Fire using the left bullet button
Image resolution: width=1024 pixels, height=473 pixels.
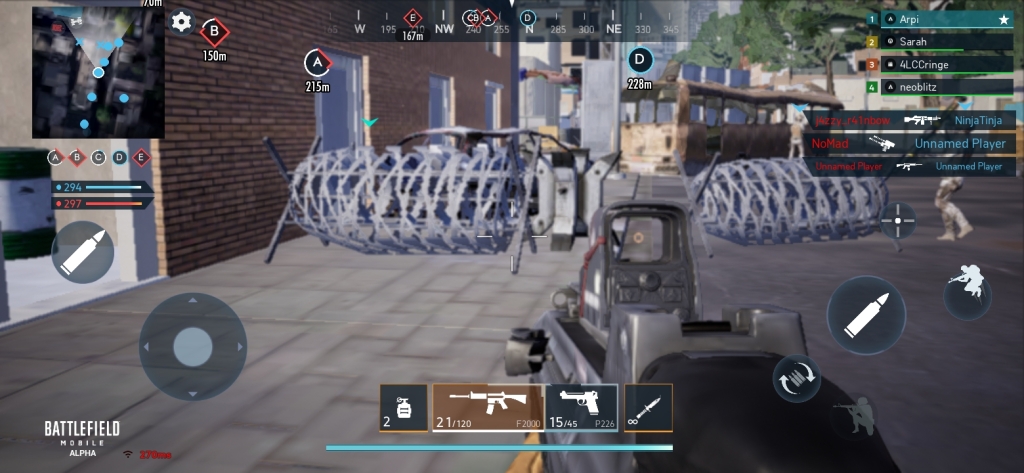(82, 251)
